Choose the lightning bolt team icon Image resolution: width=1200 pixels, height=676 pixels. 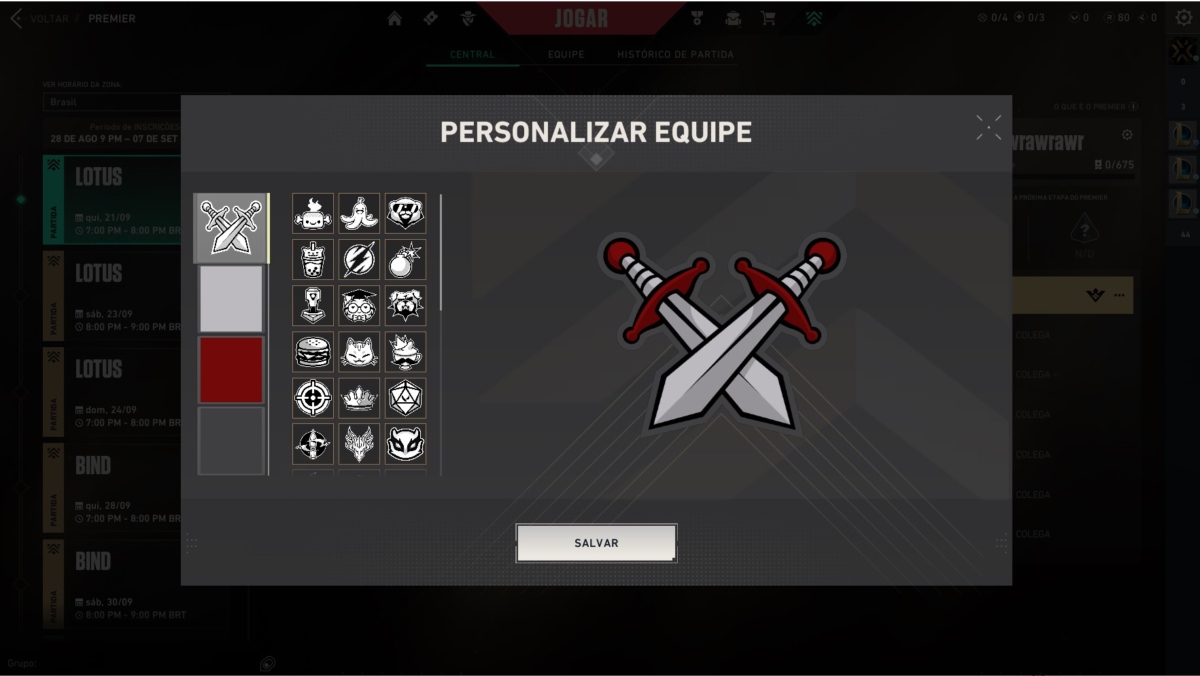359,260
